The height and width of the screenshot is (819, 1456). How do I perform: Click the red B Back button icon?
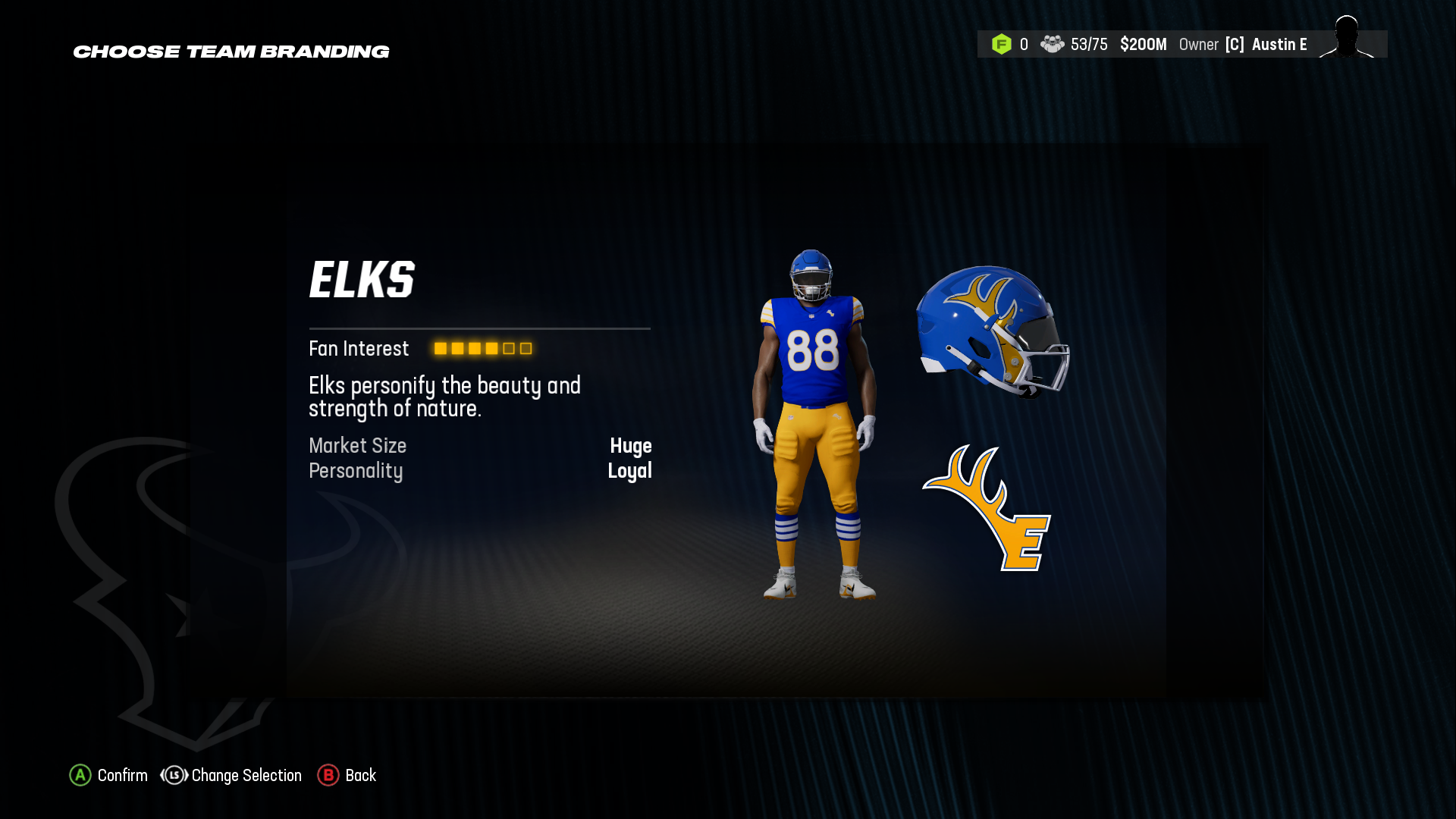point(328,776)
